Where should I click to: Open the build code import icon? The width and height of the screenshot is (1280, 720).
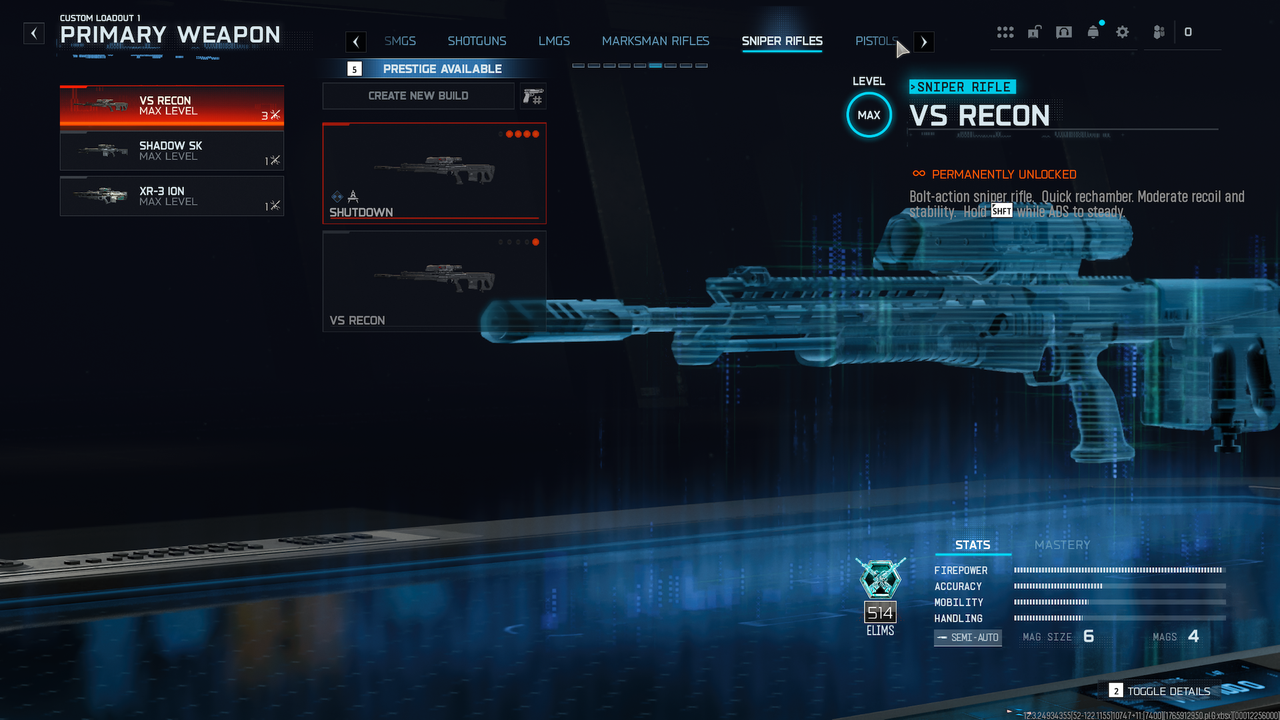(533, 96)
